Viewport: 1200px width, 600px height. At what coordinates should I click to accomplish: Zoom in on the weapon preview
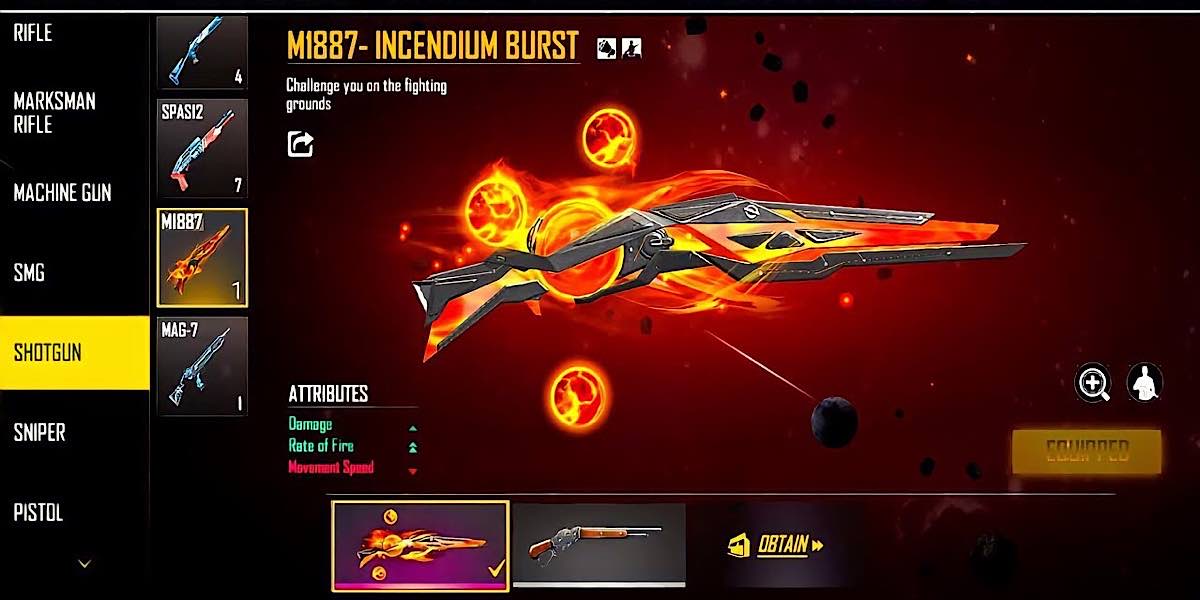tap(1093, 382)
